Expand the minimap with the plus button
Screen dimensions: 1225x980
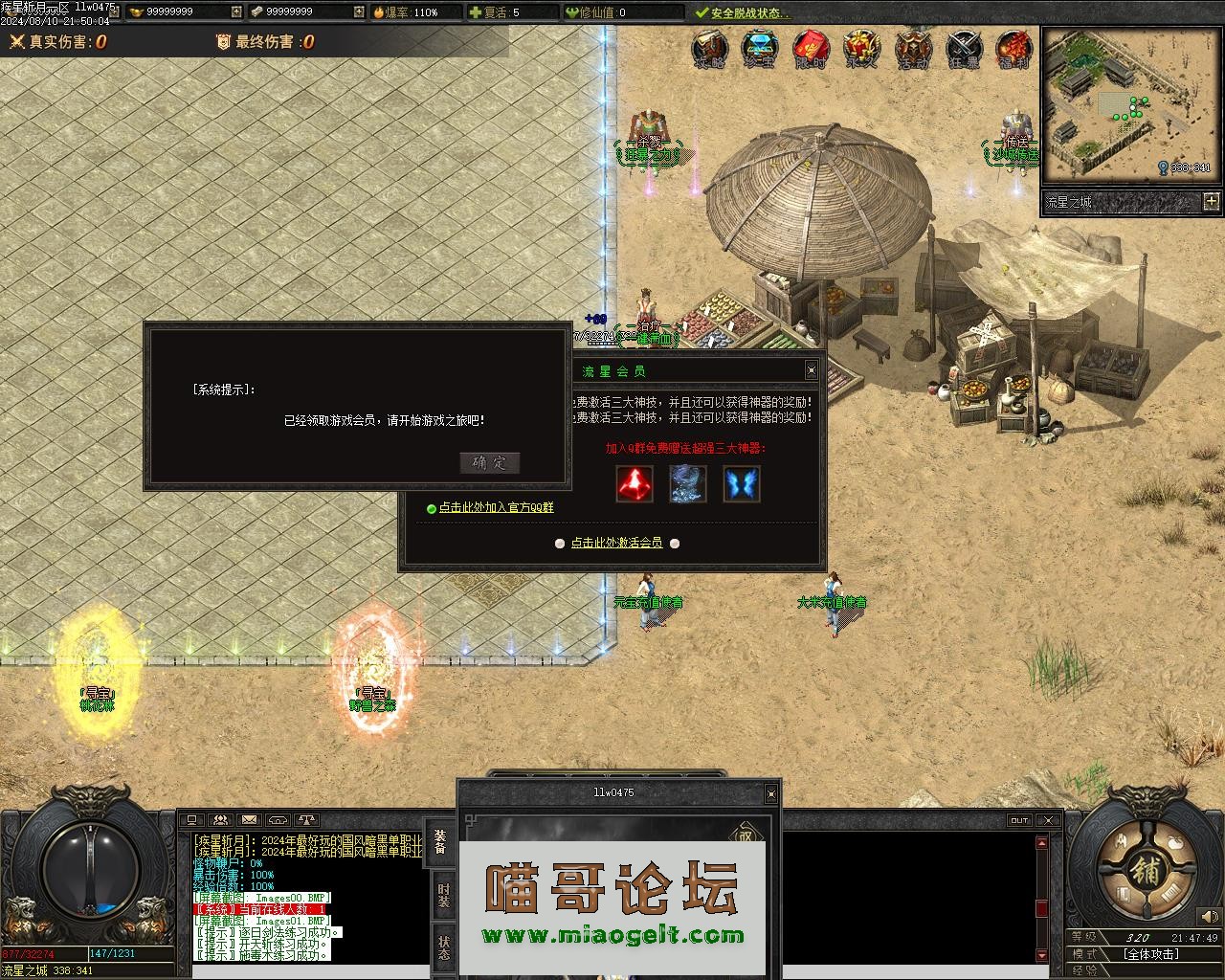click(x=1212, y=201)
